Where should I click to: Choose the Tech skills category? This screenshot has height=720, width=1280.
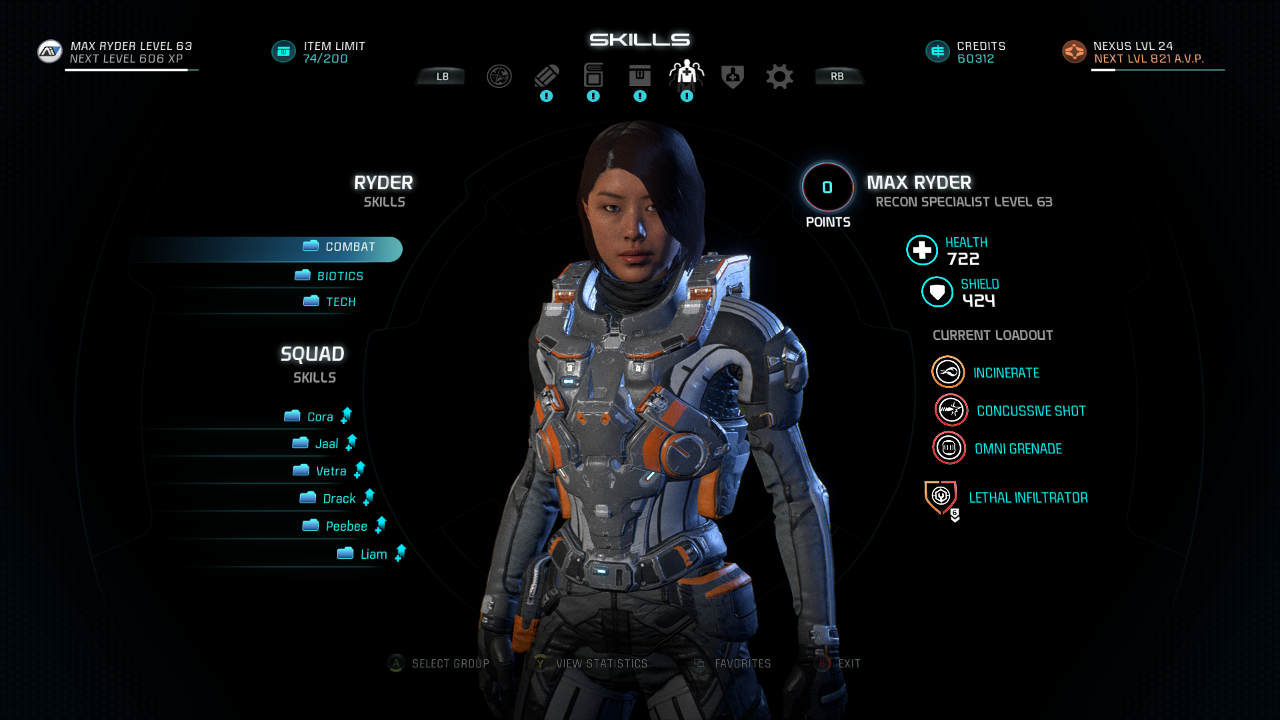[340, 302]
